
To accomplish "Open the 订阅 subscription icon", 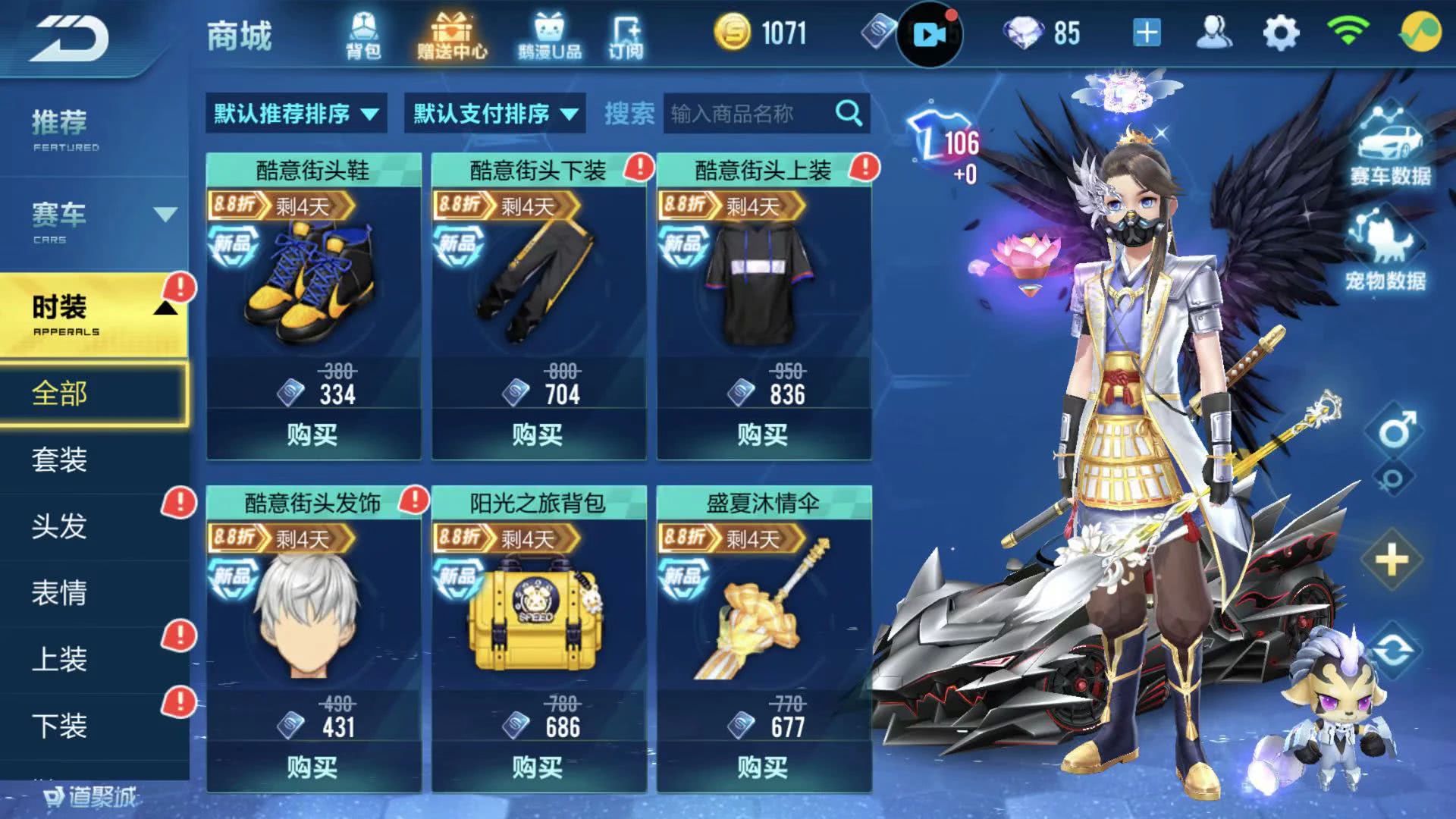I will (x=626, y=35).
